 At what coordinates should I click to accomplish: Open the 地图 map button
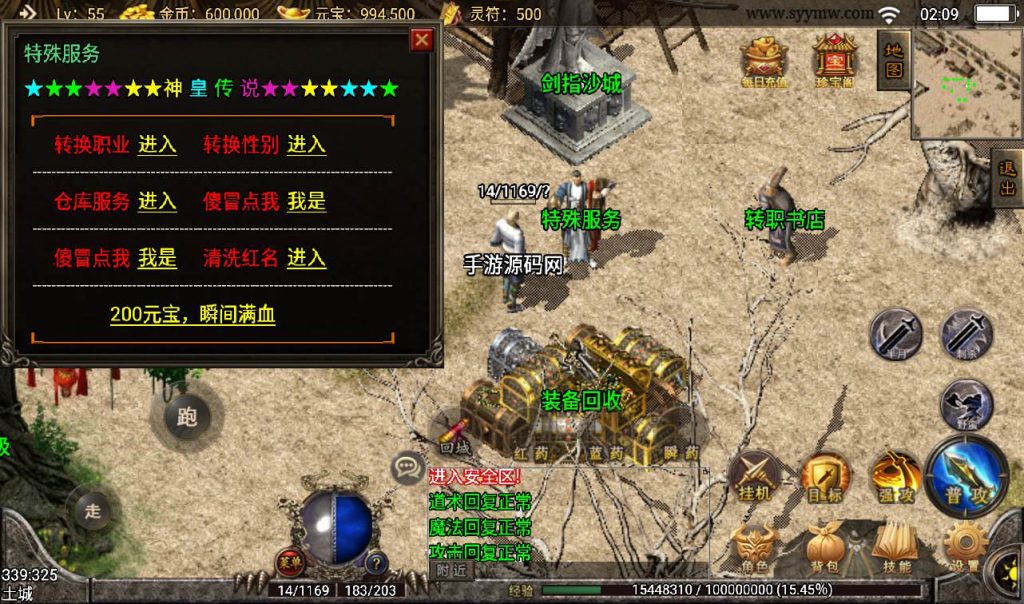(x=893, y=60)
